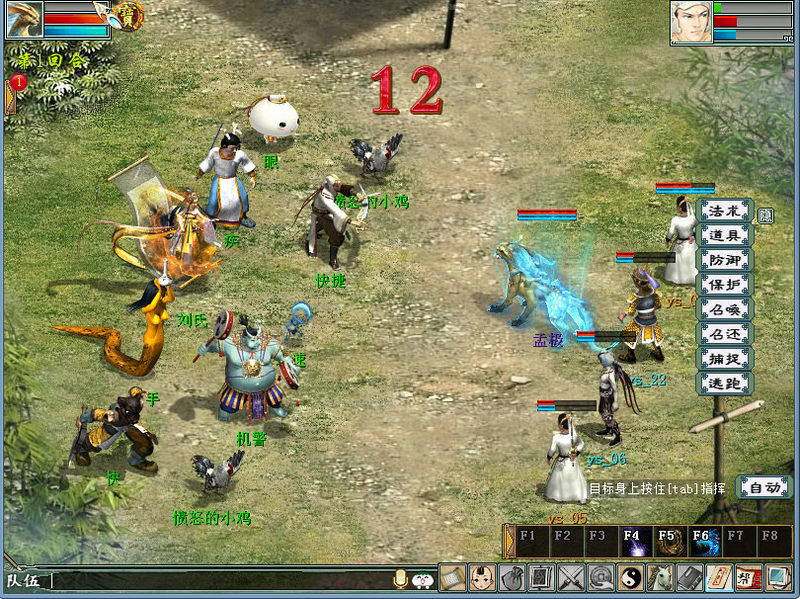The height and width of the screenshot is (599, 800).
Task: Click the 队伍 chat input box
Action: click(220, 579)
